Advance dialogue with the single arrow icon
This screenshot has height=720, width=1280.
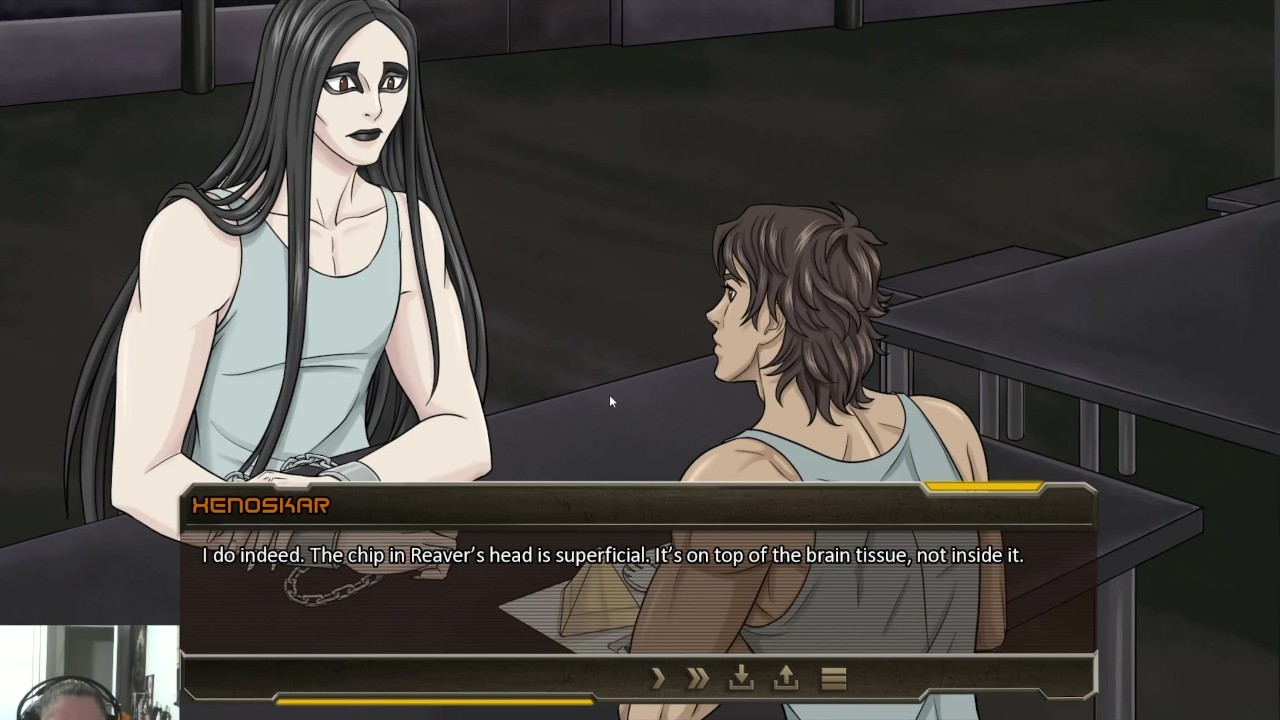(658, 679)
